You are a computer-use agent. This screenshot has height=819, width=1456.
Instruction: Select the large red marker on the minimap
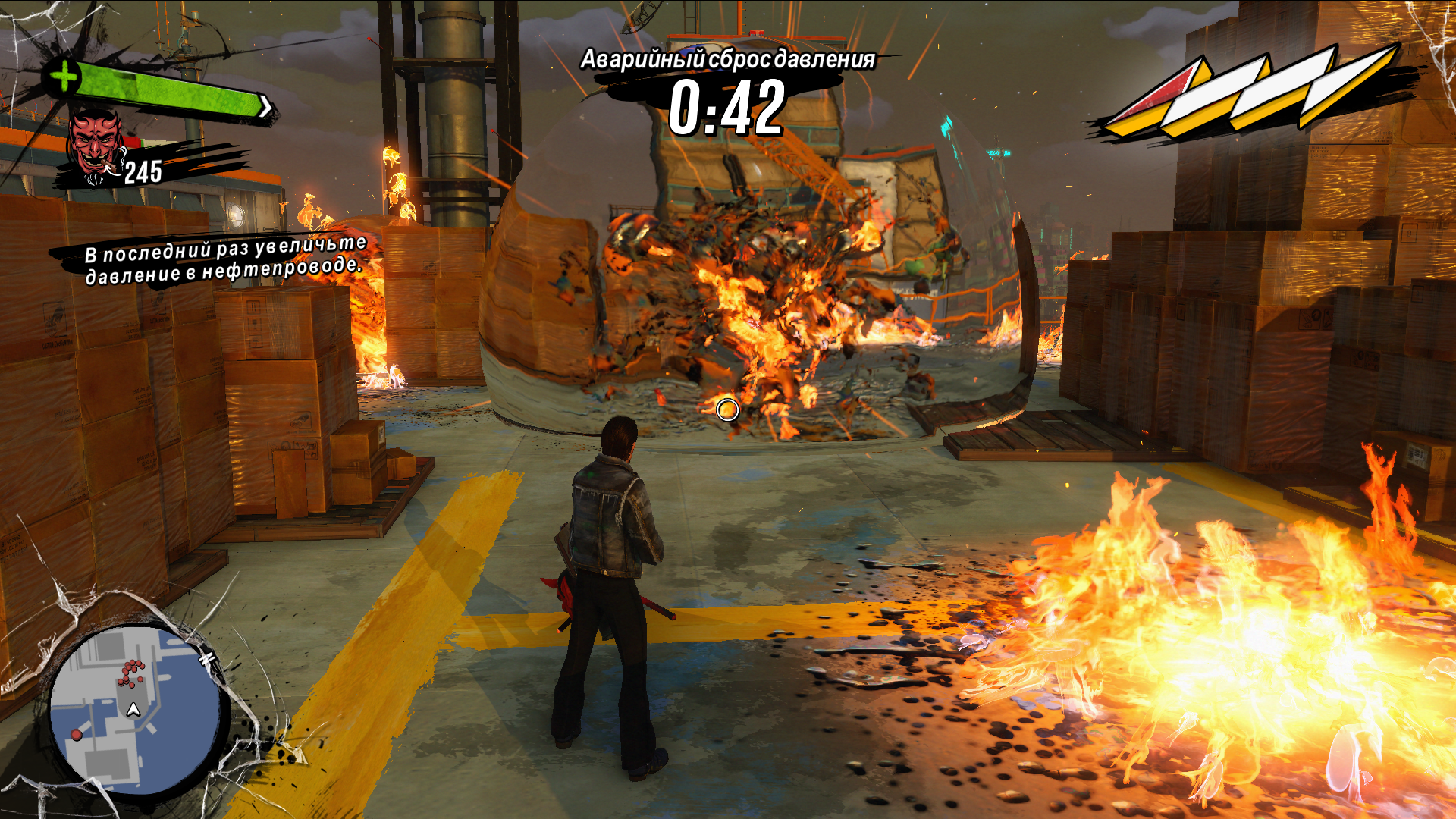click(77, 735)
